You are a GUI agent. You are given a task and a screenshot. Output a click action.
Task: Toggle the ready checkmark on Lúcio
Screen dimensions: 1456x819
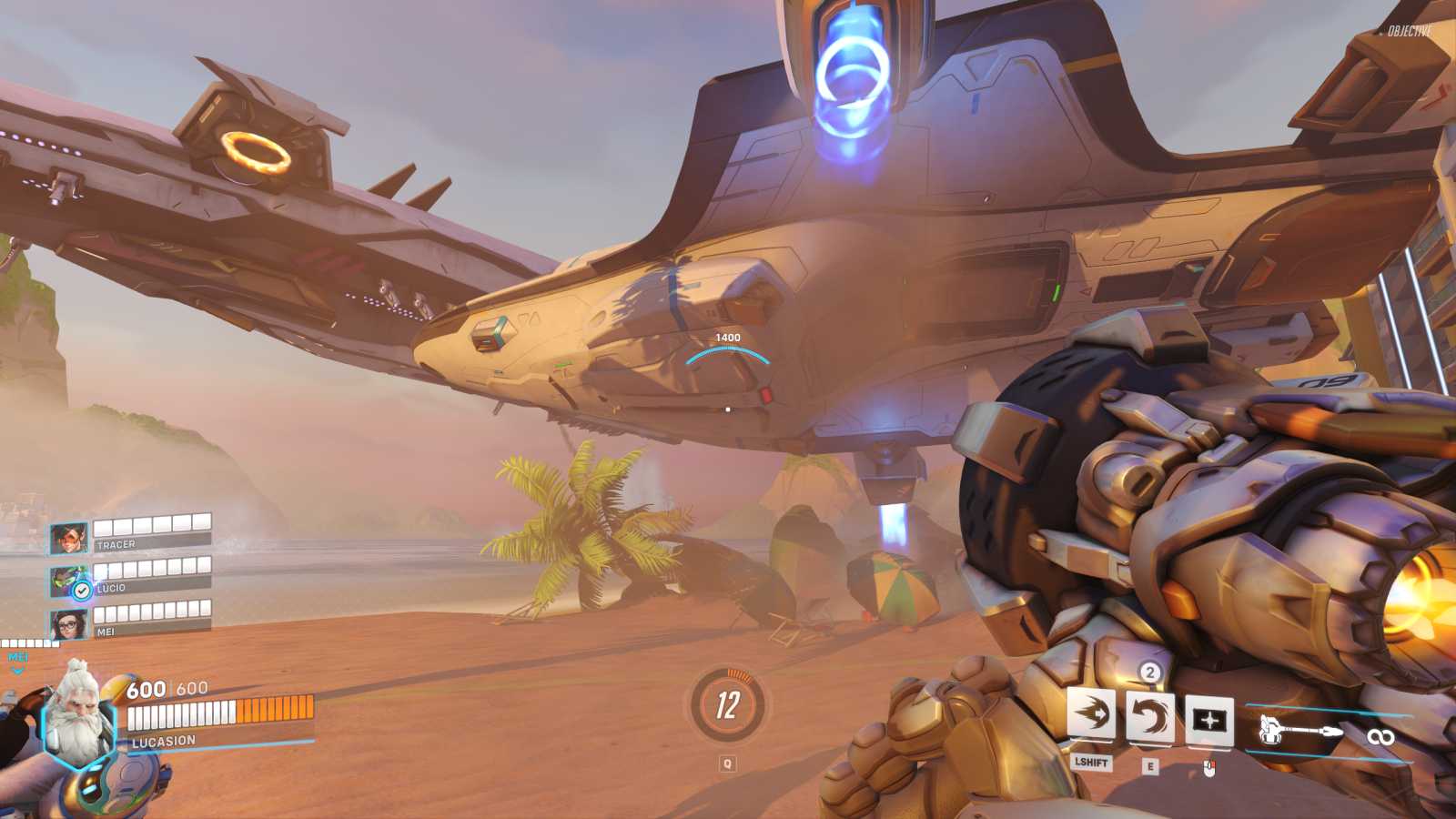click(81, 591)
